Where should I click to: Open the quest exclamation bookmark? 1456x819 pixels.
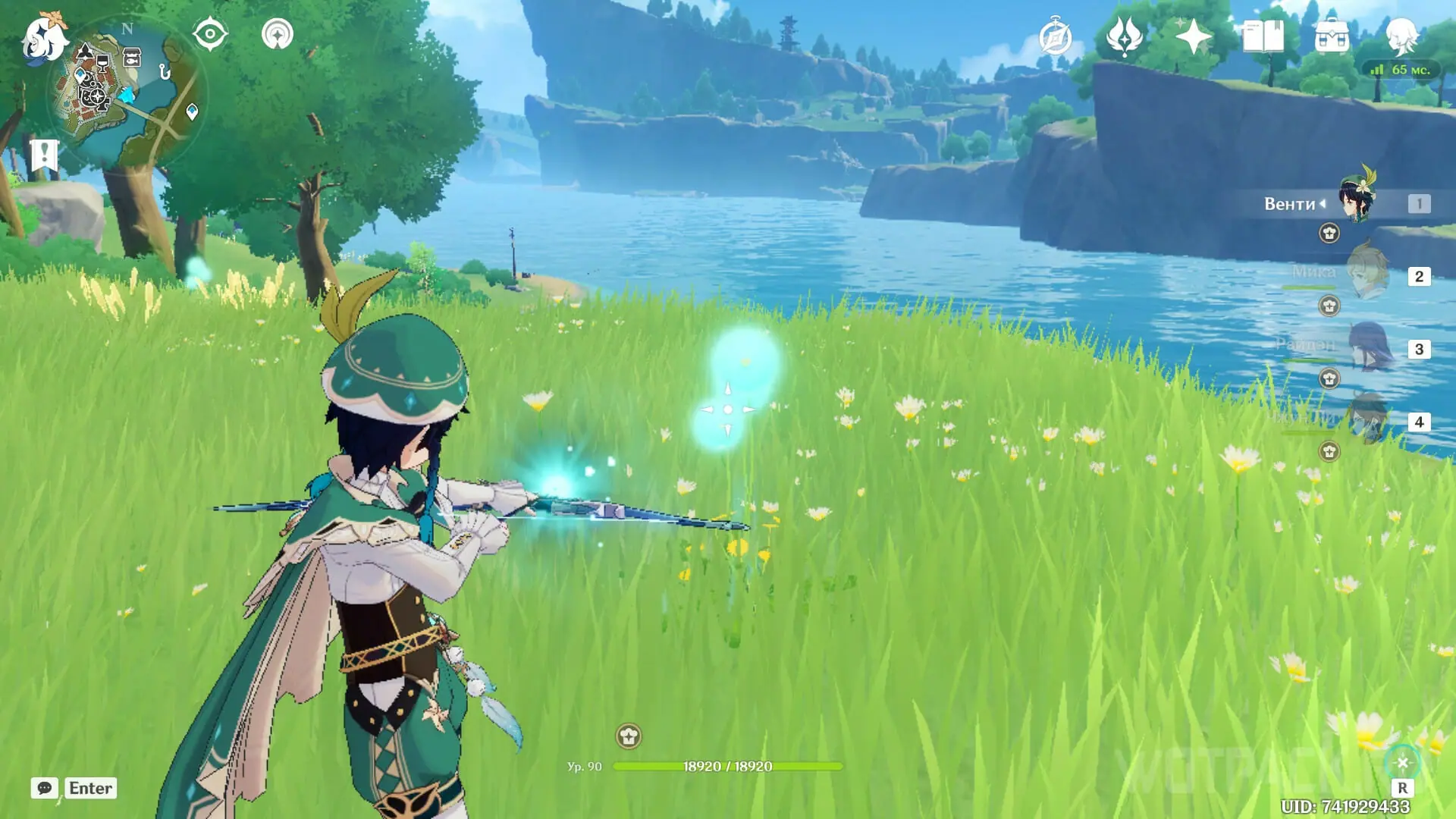[44, 155]
